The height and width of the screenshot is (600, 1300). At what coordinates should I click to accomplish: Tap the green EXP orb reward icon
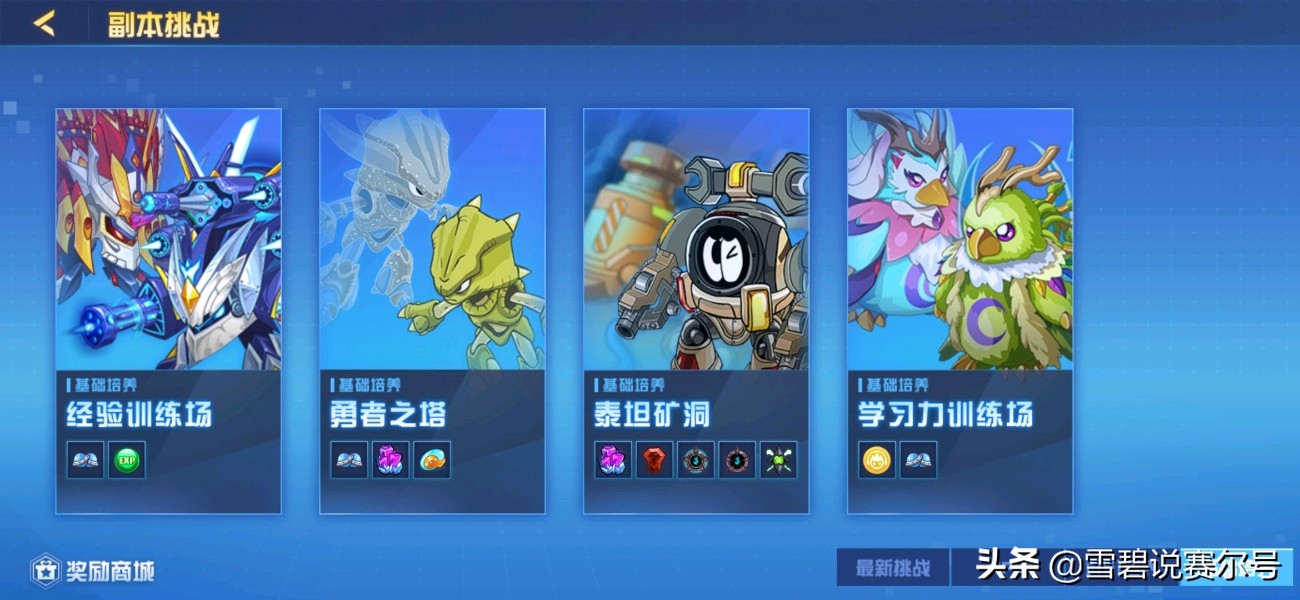click(127, 460)
